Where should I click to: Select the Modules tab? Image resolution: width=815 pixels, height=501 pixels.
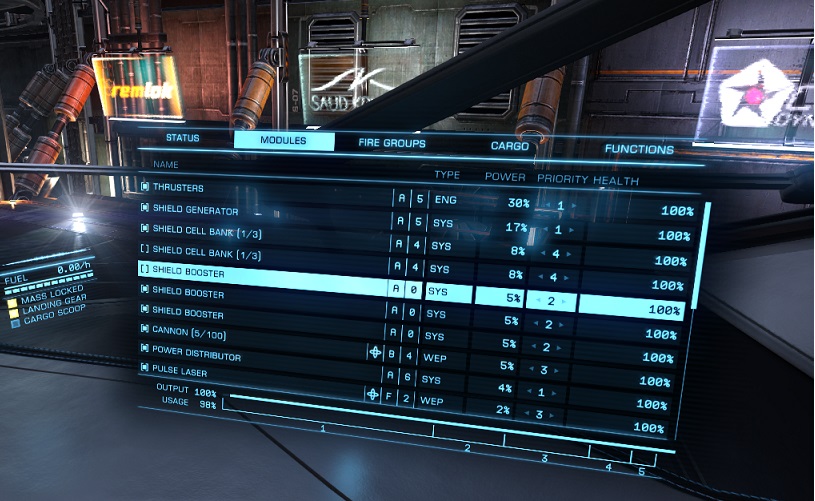click(283, 140)
